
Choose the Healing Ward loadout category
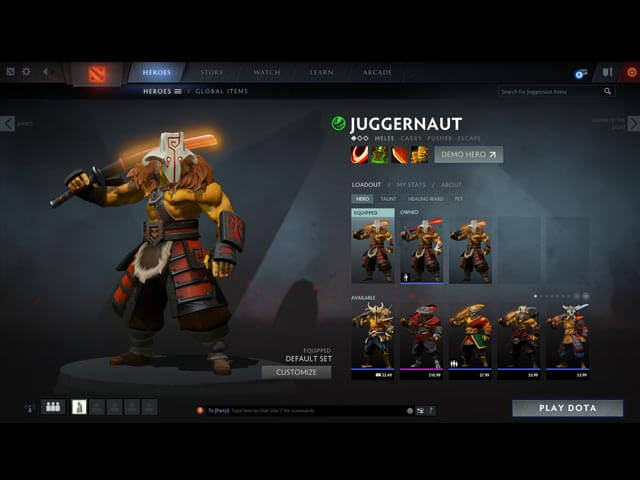(x=424, y=199)
